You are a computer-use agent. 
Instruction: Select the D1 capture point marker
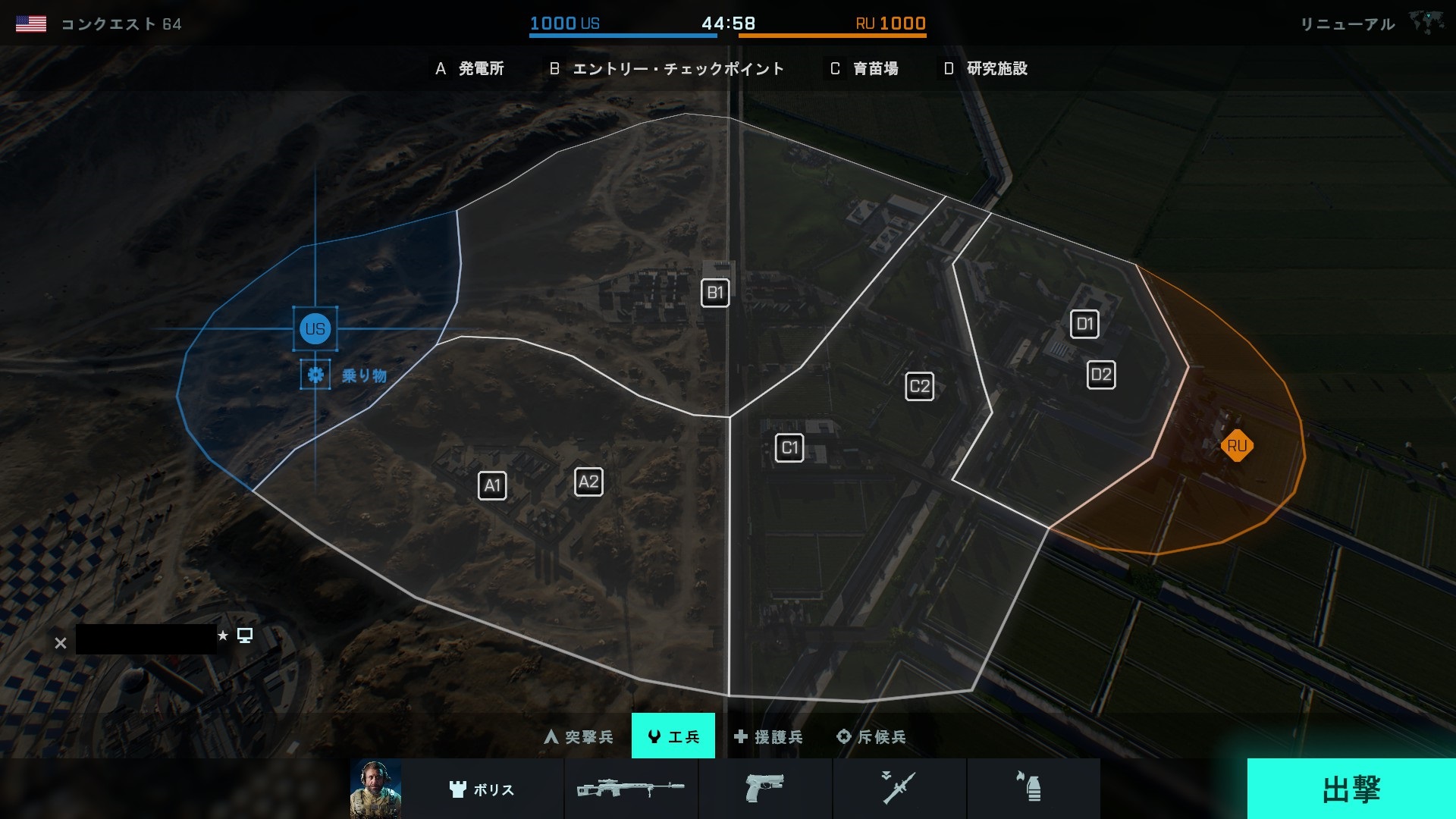coord(1084,325)
